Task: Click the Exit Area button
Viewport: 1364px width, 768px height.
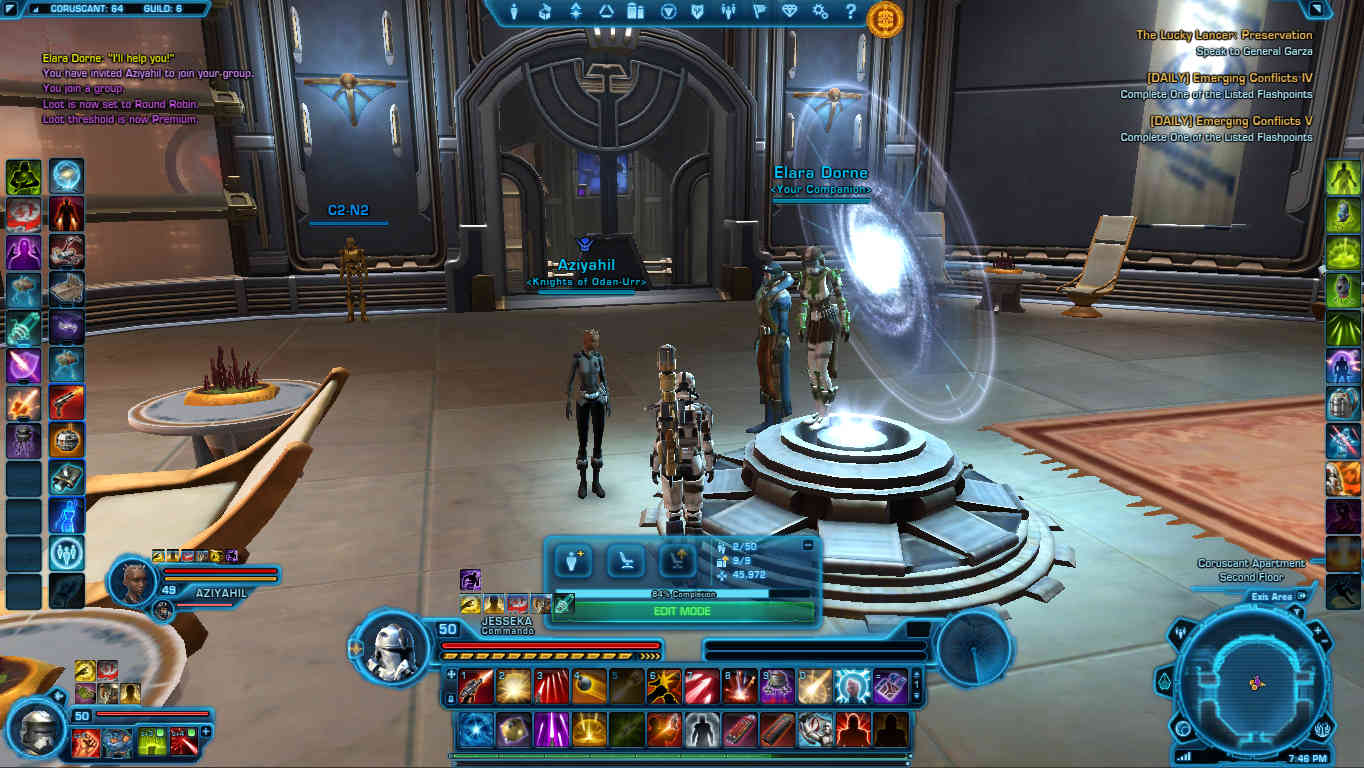Action: (x=1272, y=597)
